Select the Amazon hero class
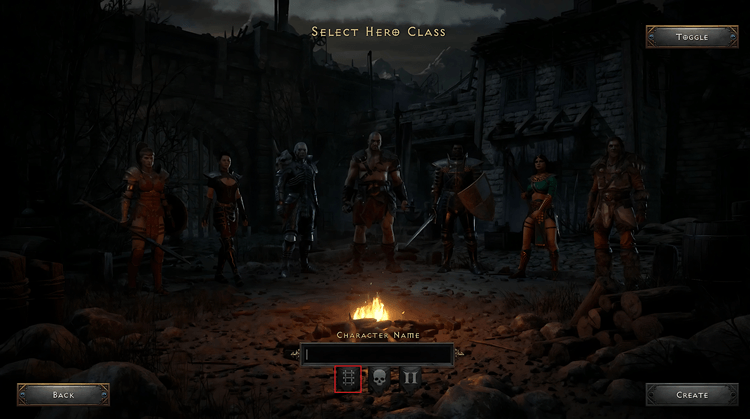This screenshot has height=419, width=750. [141, 210]
